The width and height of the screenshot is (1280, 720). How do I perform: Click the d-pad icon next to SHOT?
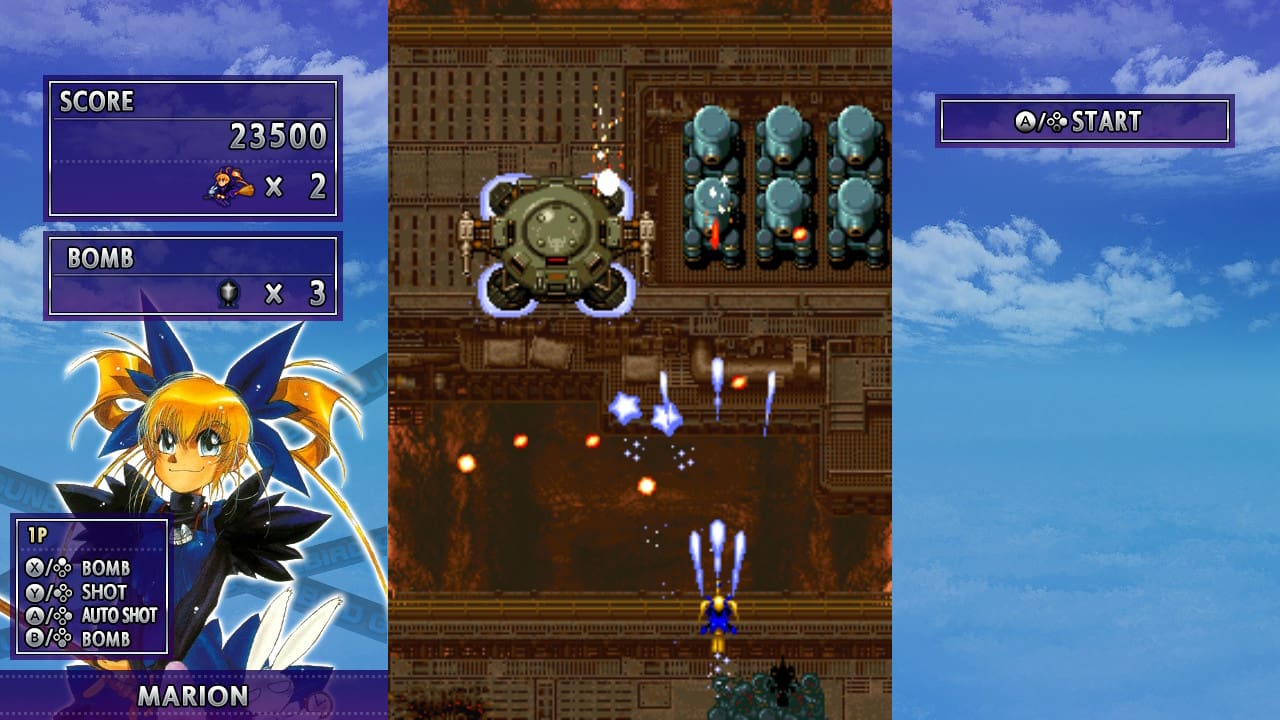[x=62, y=592]
